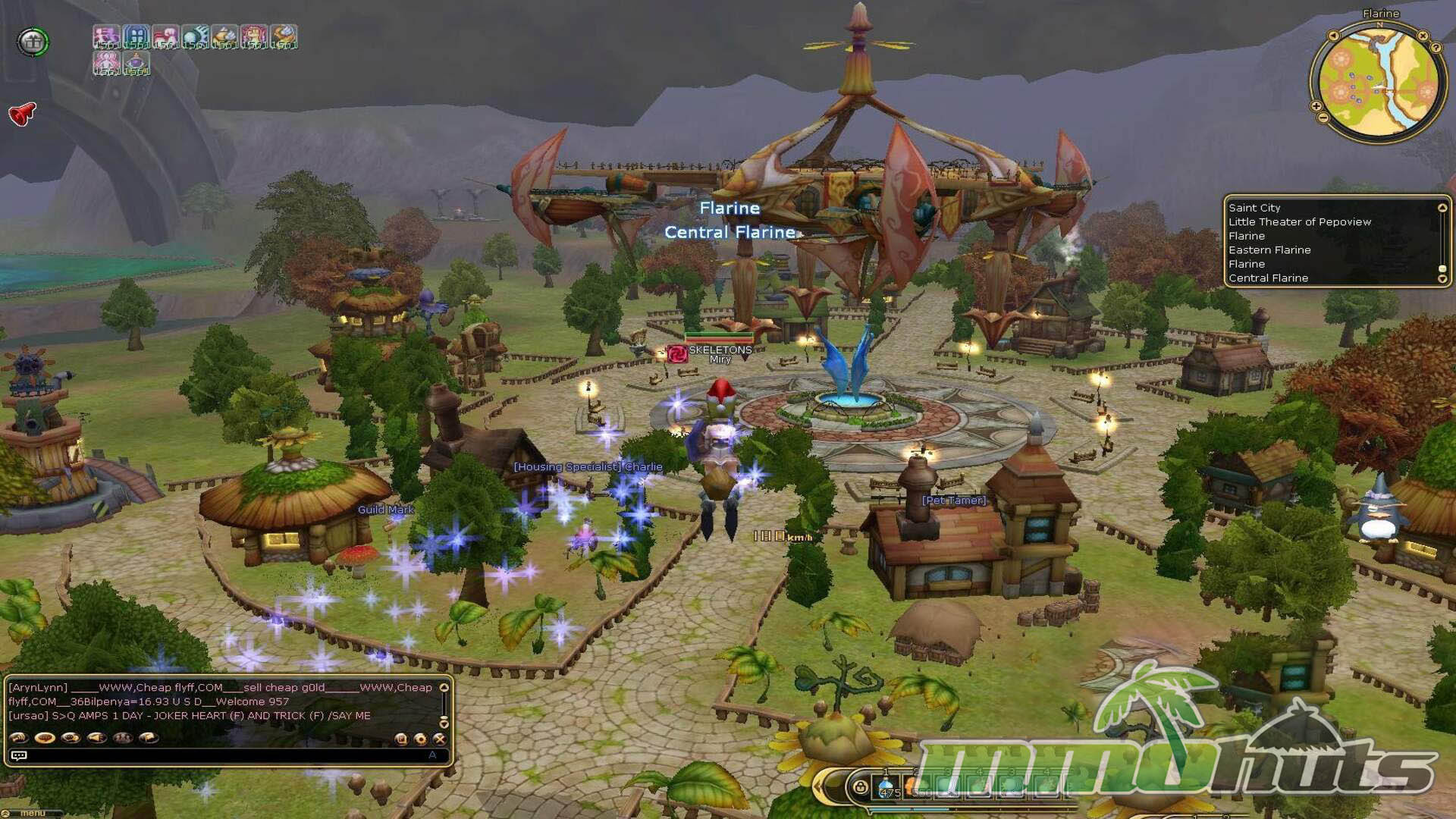
Task: Click the Flarine minimap
Action: pyautogui.click(x=1378, y=82)
